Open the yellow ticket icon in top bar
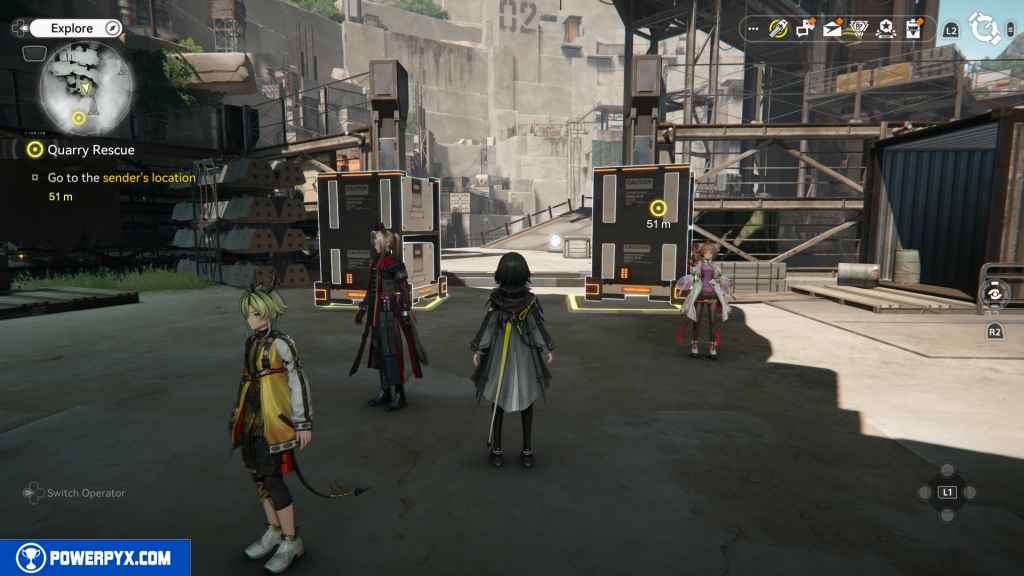1024x576 pixels. (779, 29)
